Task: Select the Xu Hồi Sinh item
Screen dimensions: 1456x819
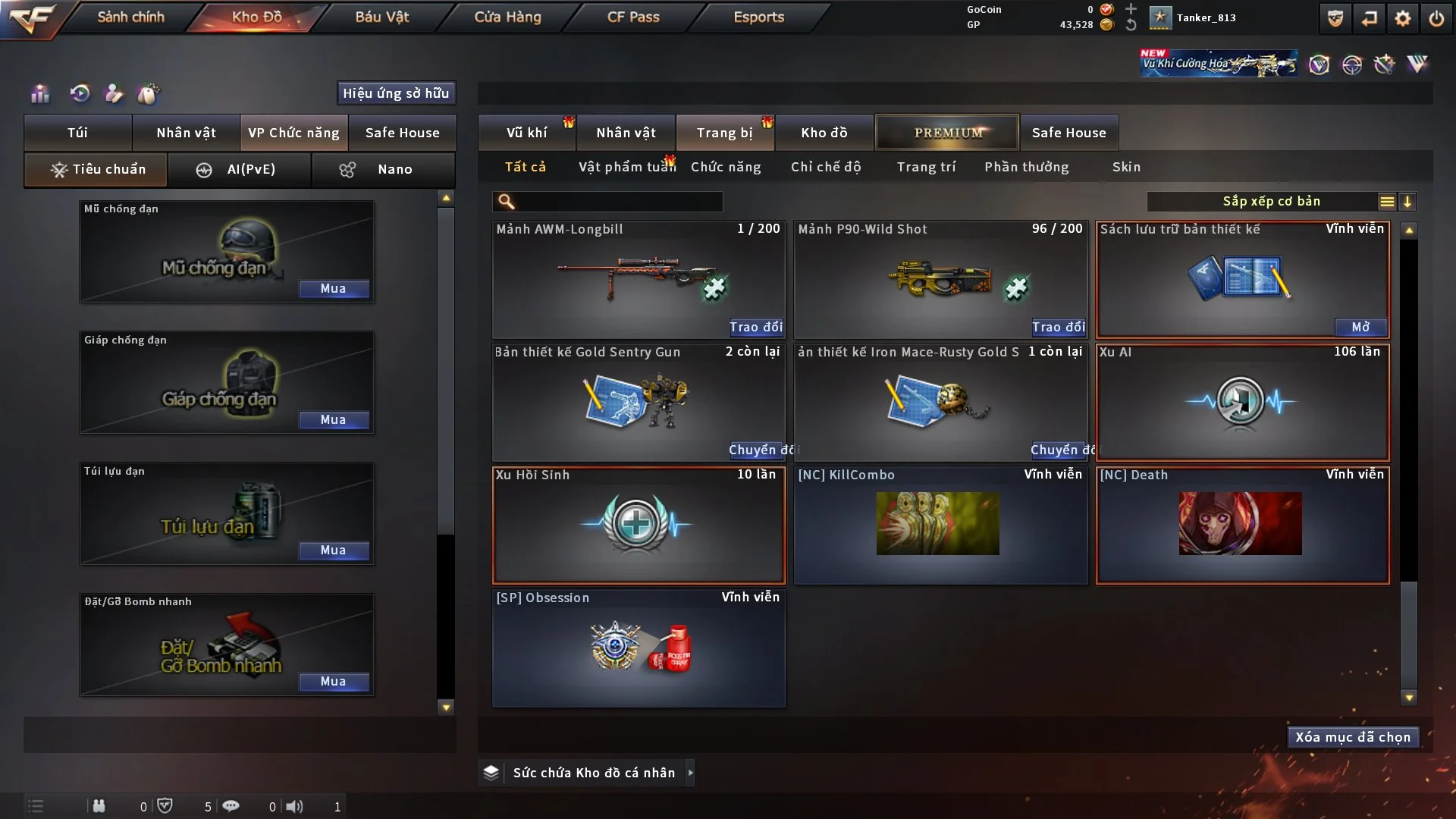Action: (638, 525)
